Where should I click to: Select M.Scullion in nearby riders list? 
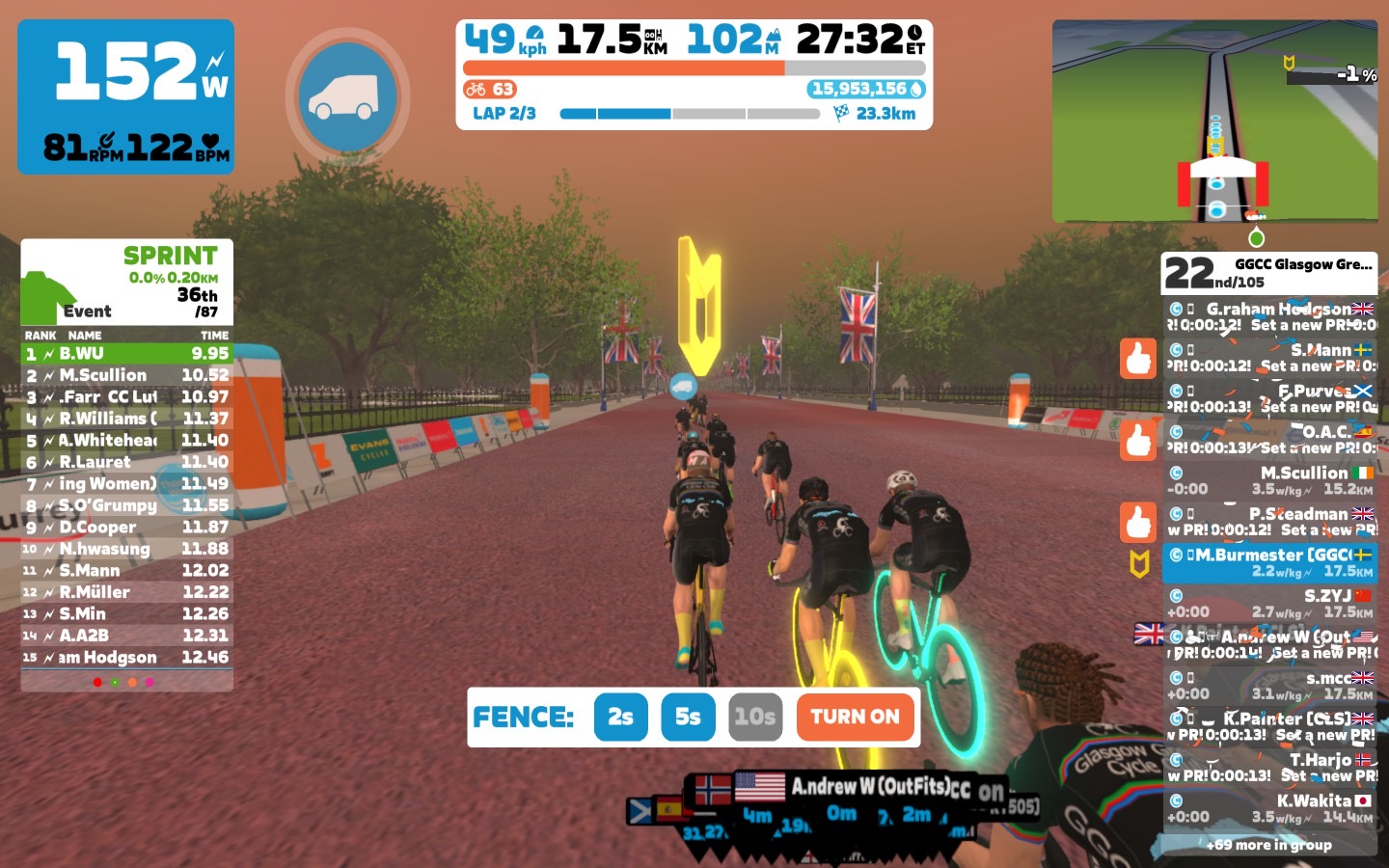pos(1269,480)
